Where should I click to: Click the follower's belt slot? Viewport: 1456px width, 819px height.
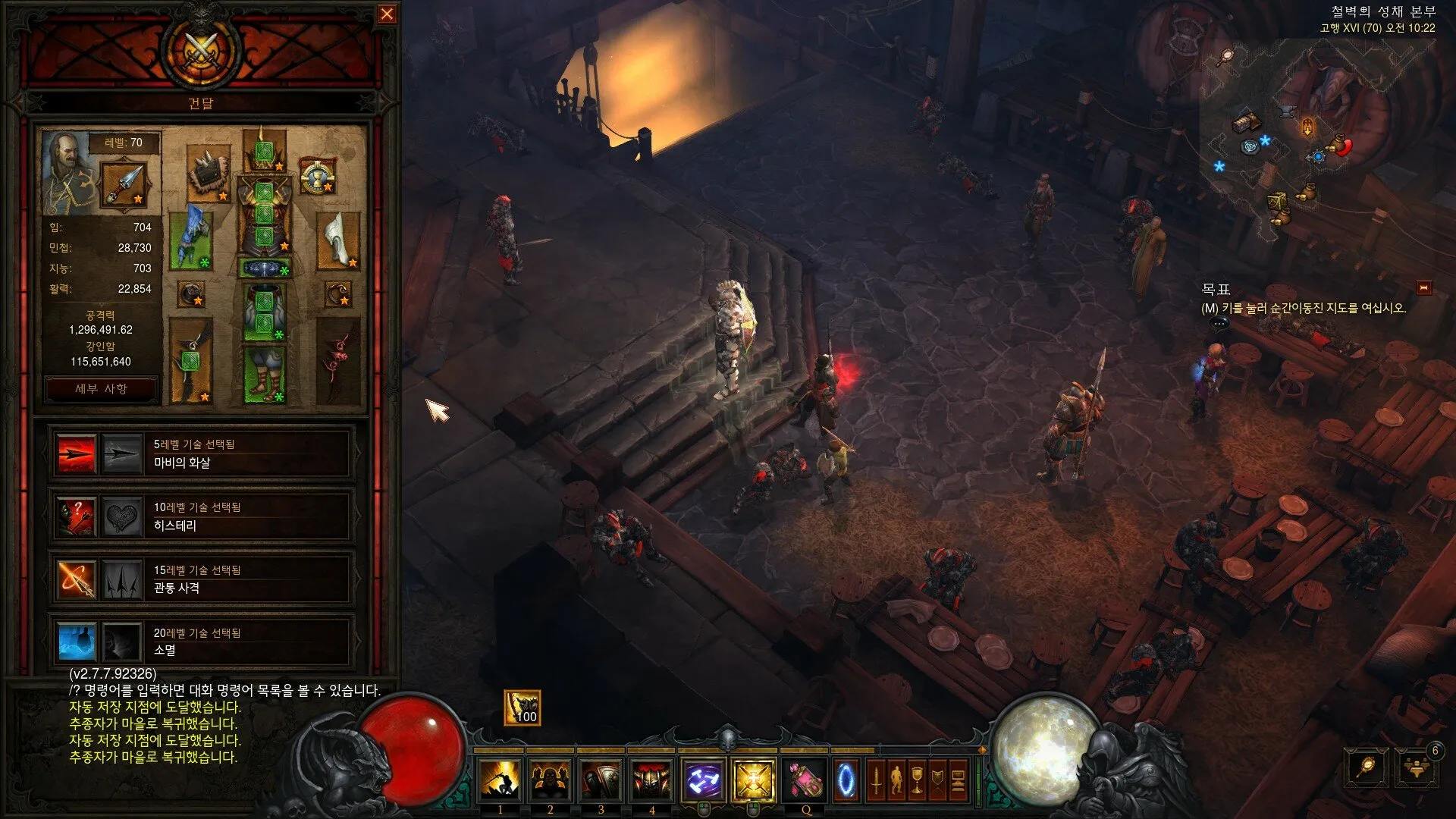click(x=264, y=268)
